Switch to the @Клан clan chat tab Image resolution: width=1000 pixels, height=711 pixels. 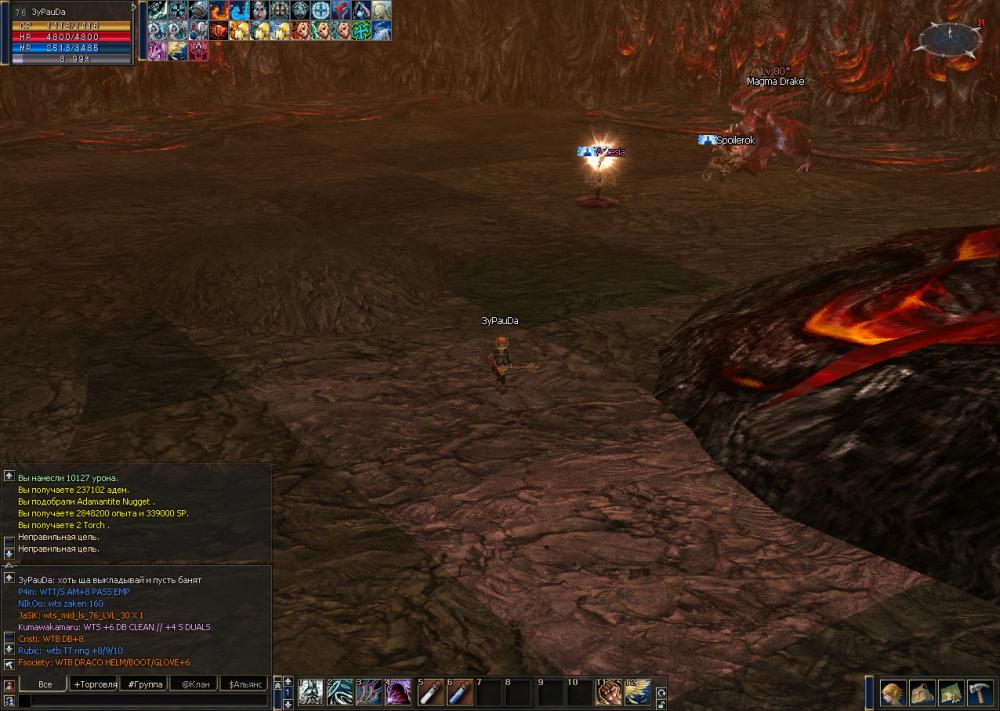pyautogui.click(x=193, y=685)
